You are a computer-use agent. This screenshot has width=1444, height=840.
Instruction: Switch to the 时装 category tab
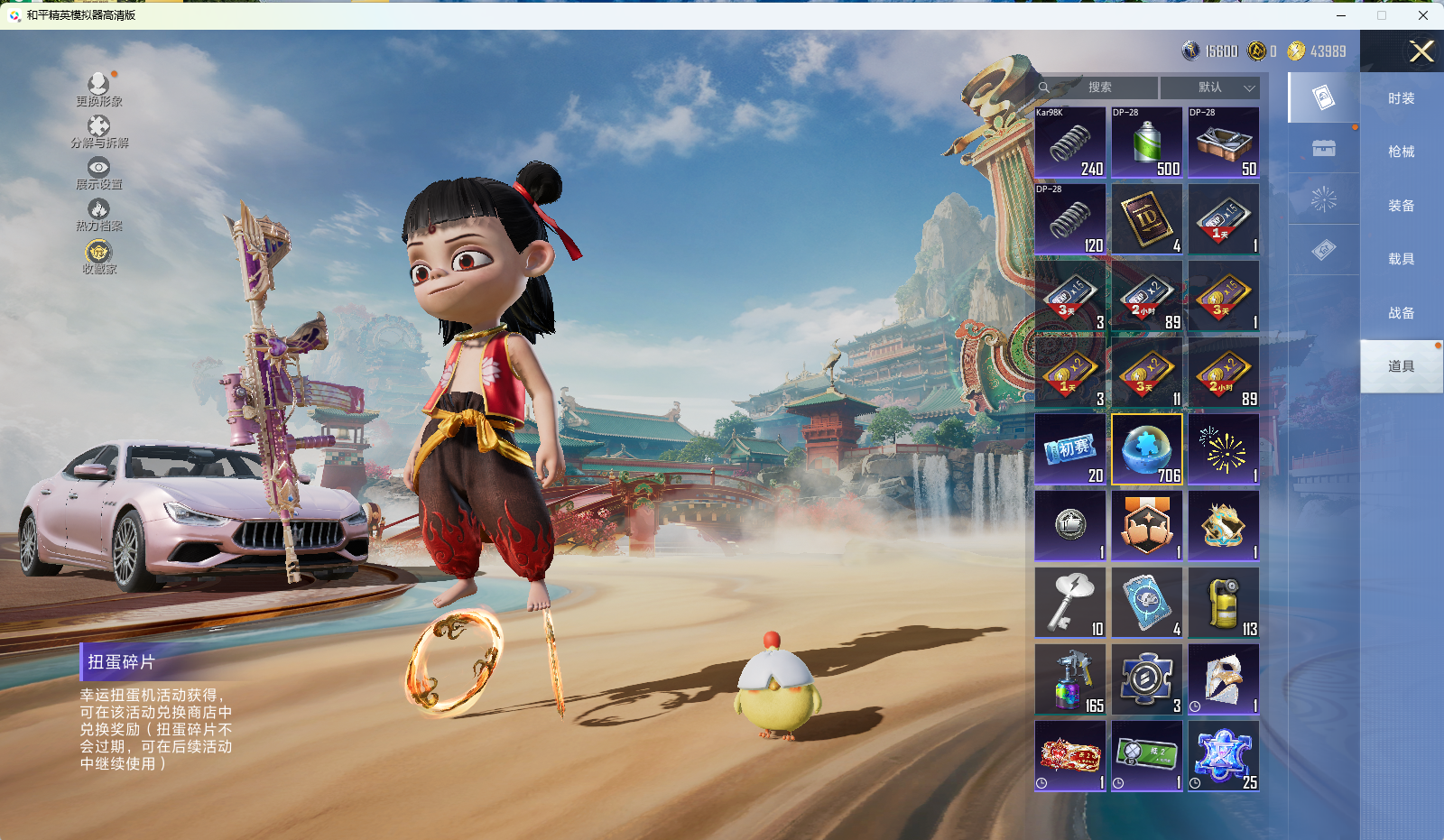(x=1401, y=98)
